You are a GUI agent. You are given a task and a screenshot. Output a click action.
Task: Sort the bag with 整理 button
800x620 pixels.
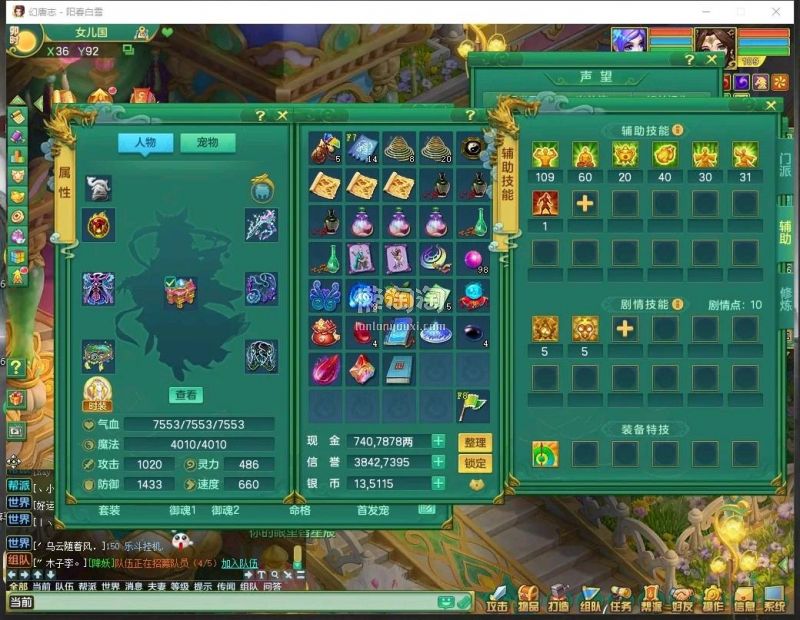(x=475, y=442)
